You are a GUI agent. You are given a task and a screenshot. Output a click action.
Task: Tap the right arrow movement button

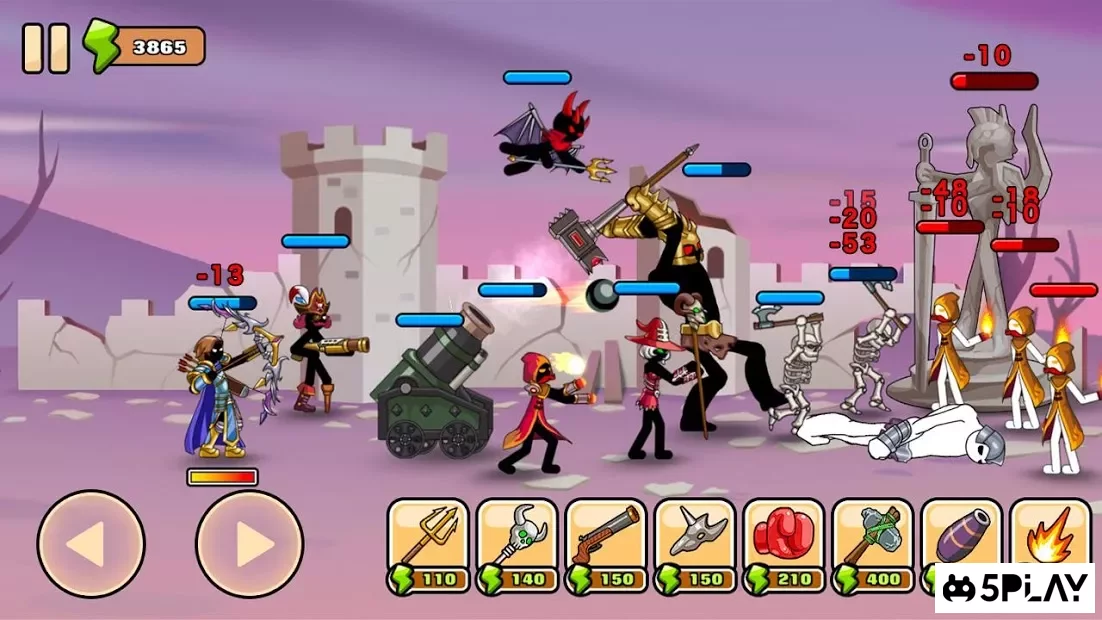click(x=249, y=544)
